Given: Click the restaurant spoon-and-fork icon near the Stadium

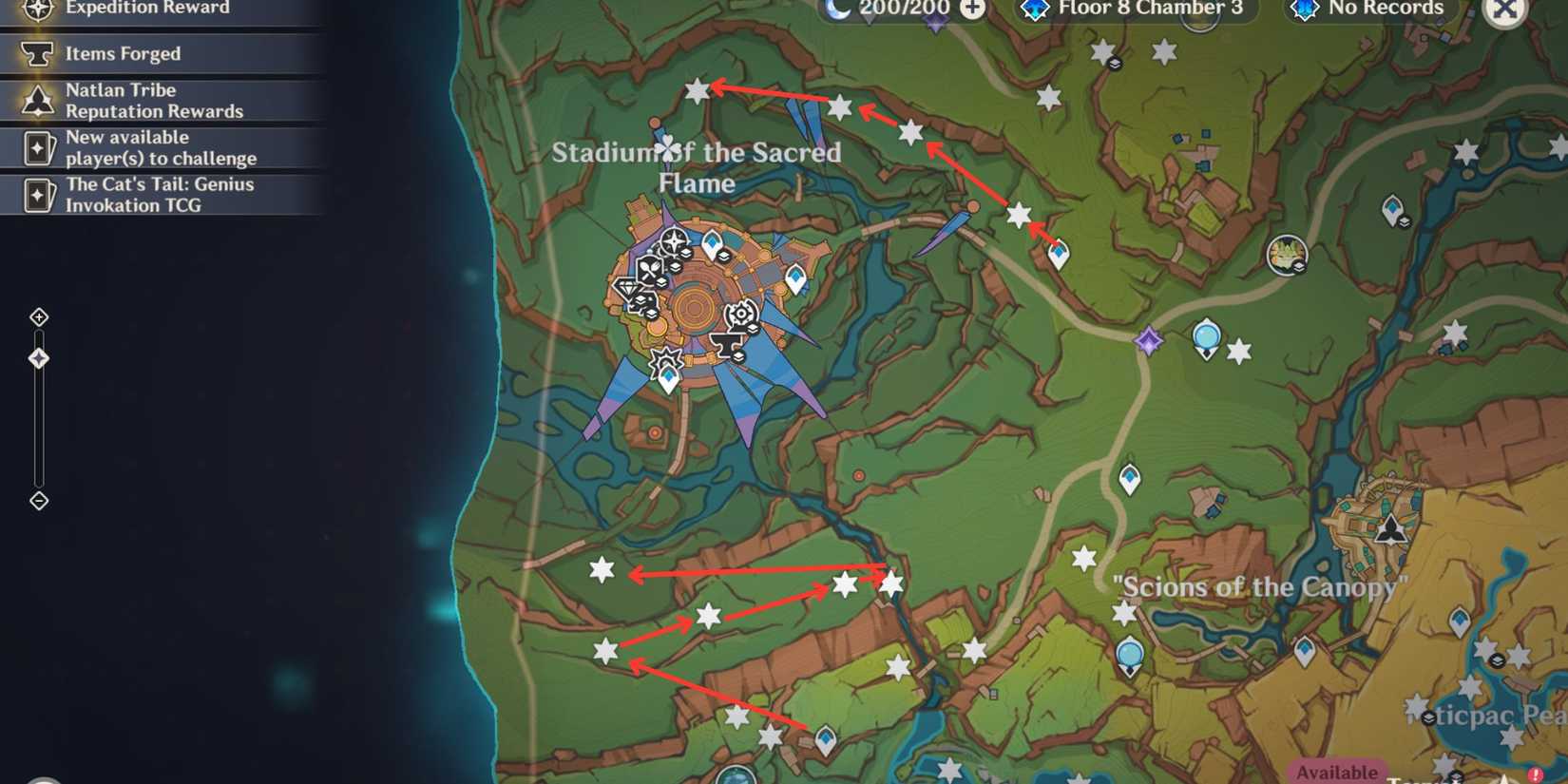Looking at the screenshot, I should click(x=650, y=267).
